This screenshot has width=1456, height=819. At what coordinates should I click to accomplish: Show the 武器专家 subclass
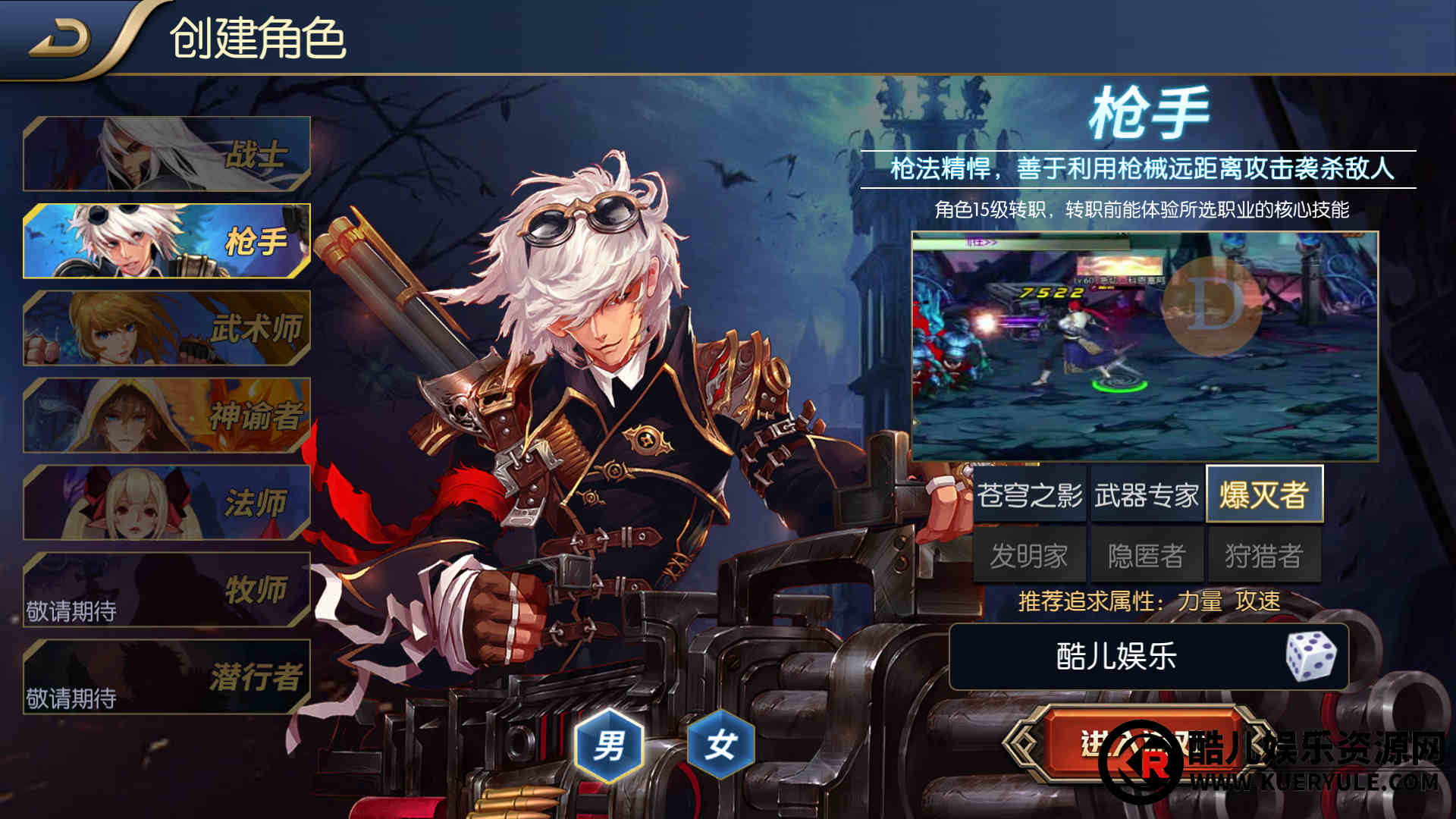coord(1146,495)
